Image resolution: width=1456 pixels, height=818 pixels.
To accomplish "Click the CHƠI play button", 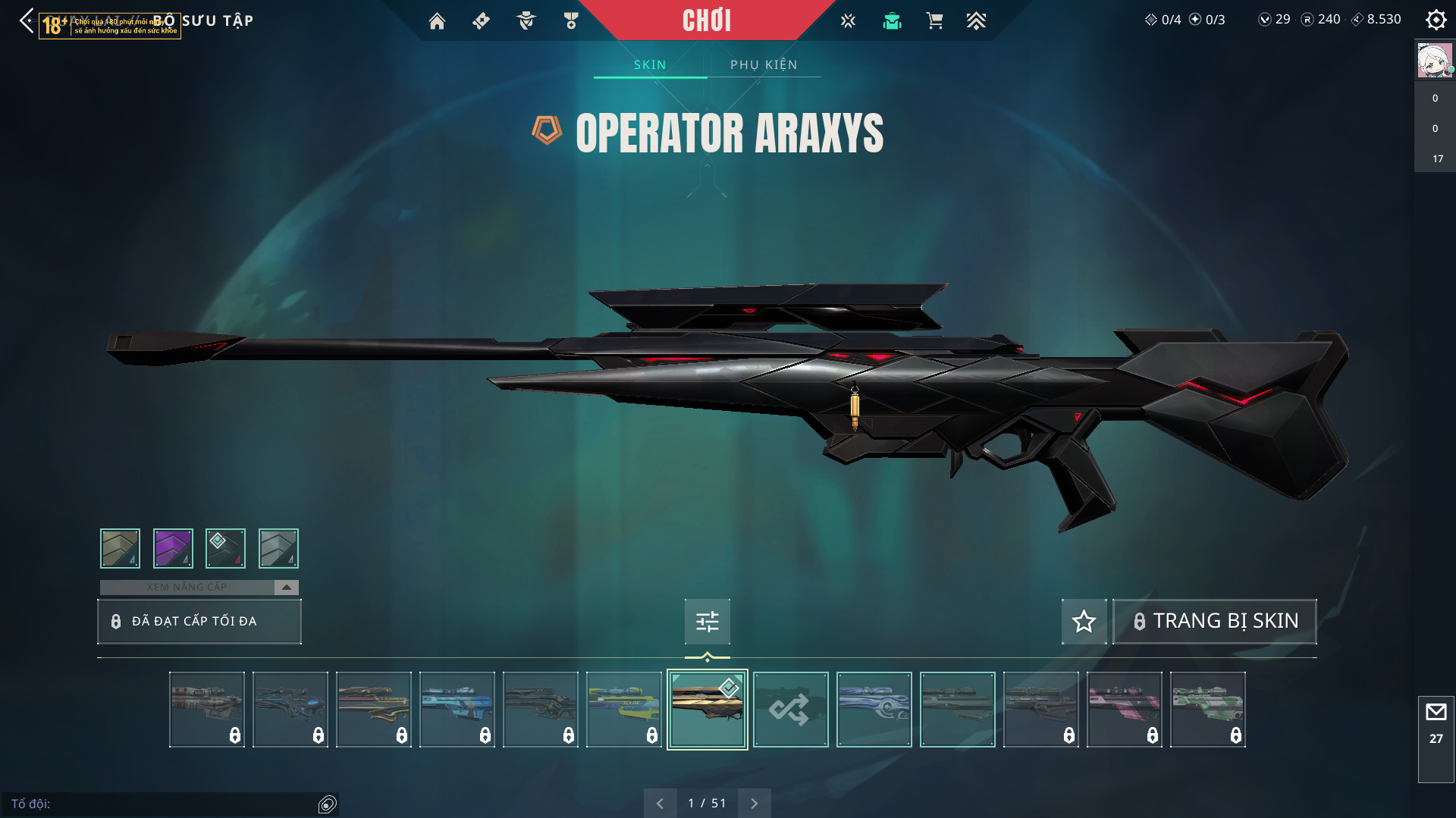I will 706,20.
